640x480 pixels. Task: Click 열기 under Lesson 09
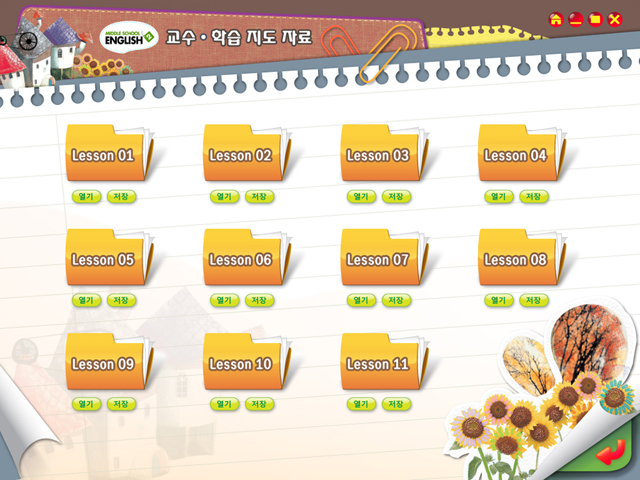(x=85, y=404)
